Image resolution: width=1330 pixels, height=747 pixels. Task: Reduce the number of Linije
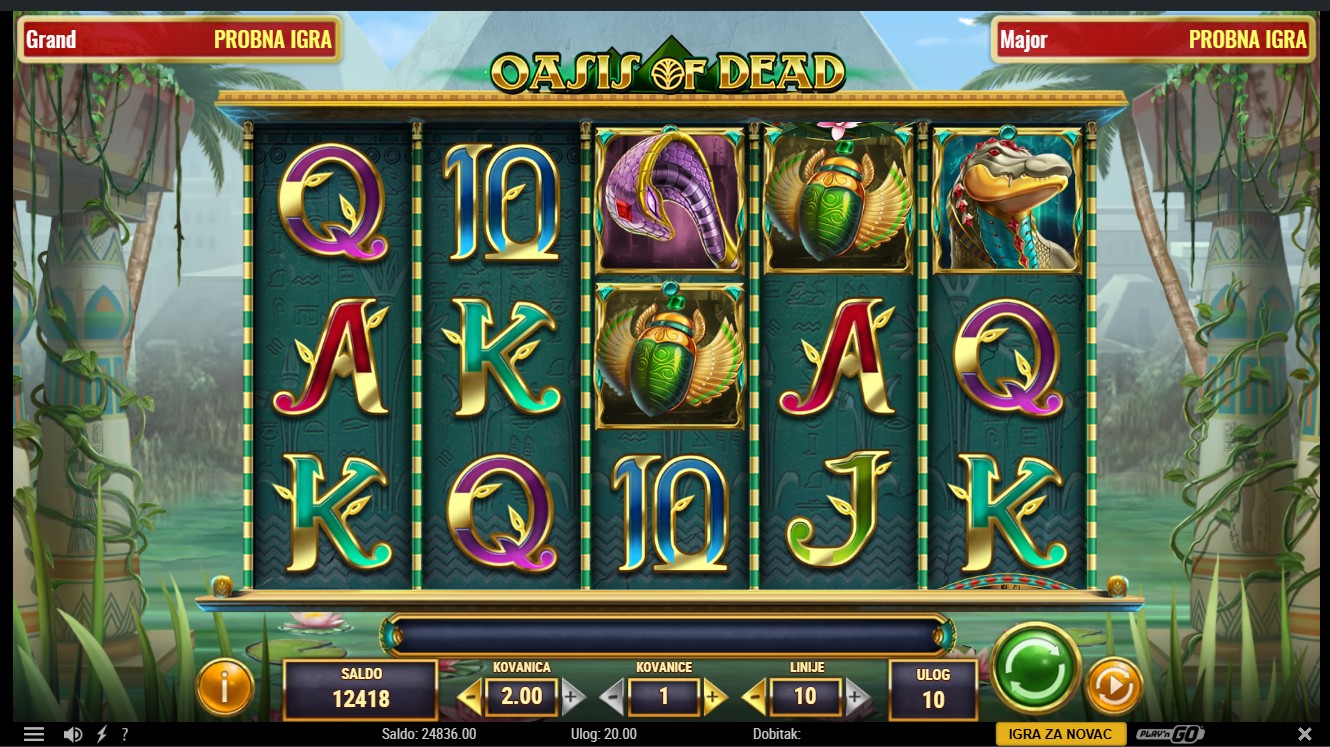[x=754, y=697]
